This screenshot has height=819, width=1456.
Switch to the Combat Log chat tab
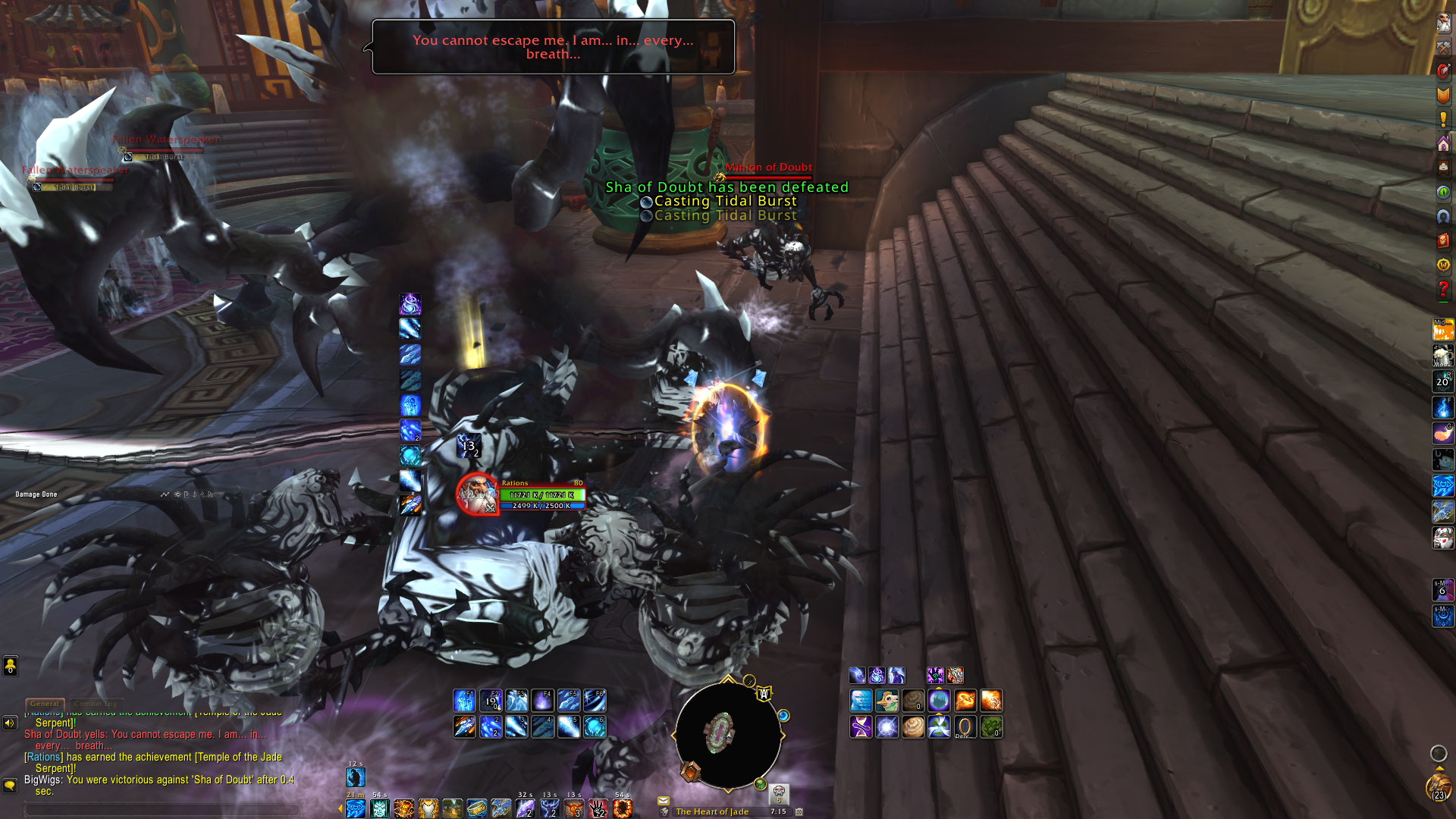click(x=97, y=704)
